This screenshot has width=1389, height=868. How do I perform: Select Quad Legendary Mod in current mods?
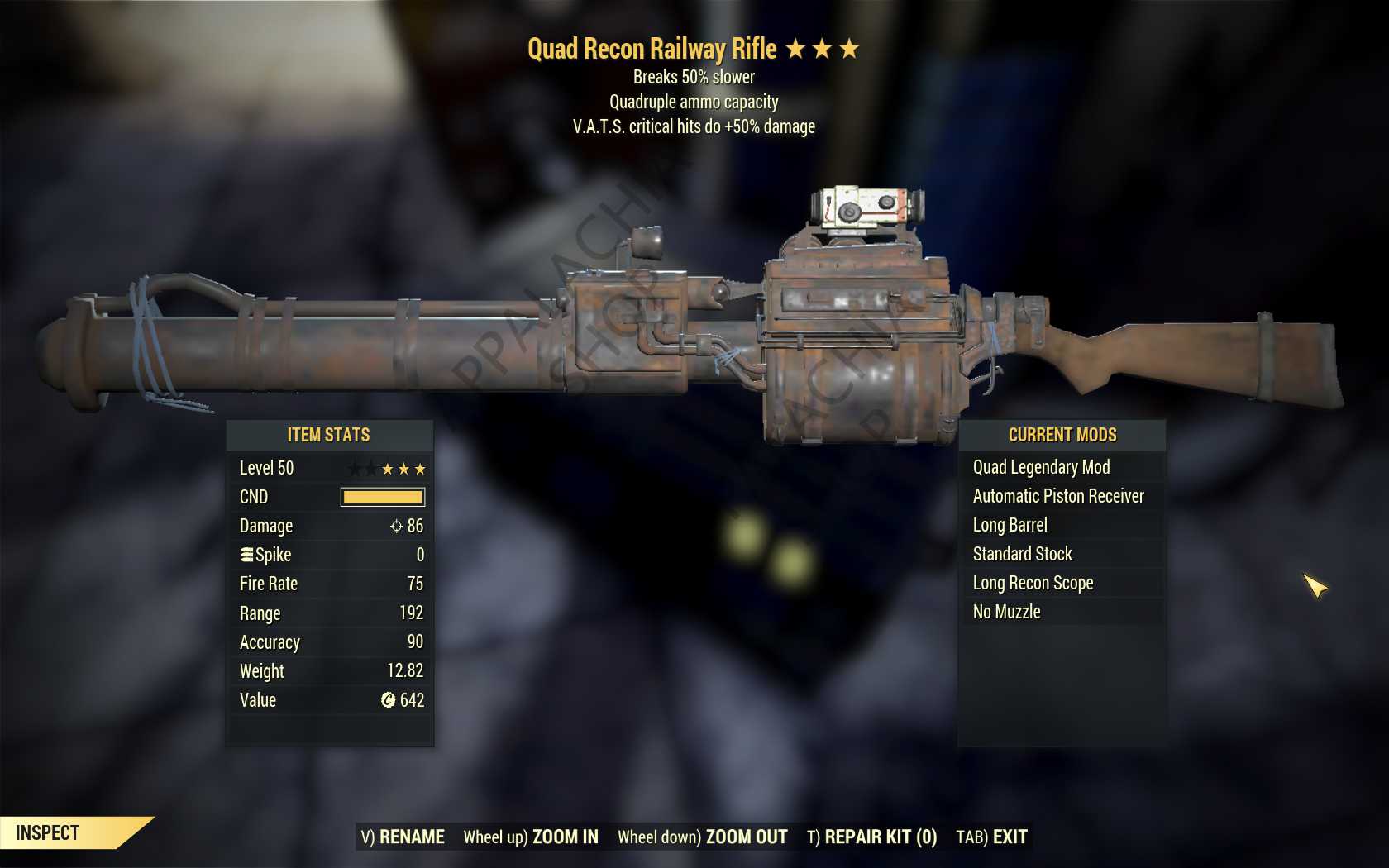(1041, 467)
